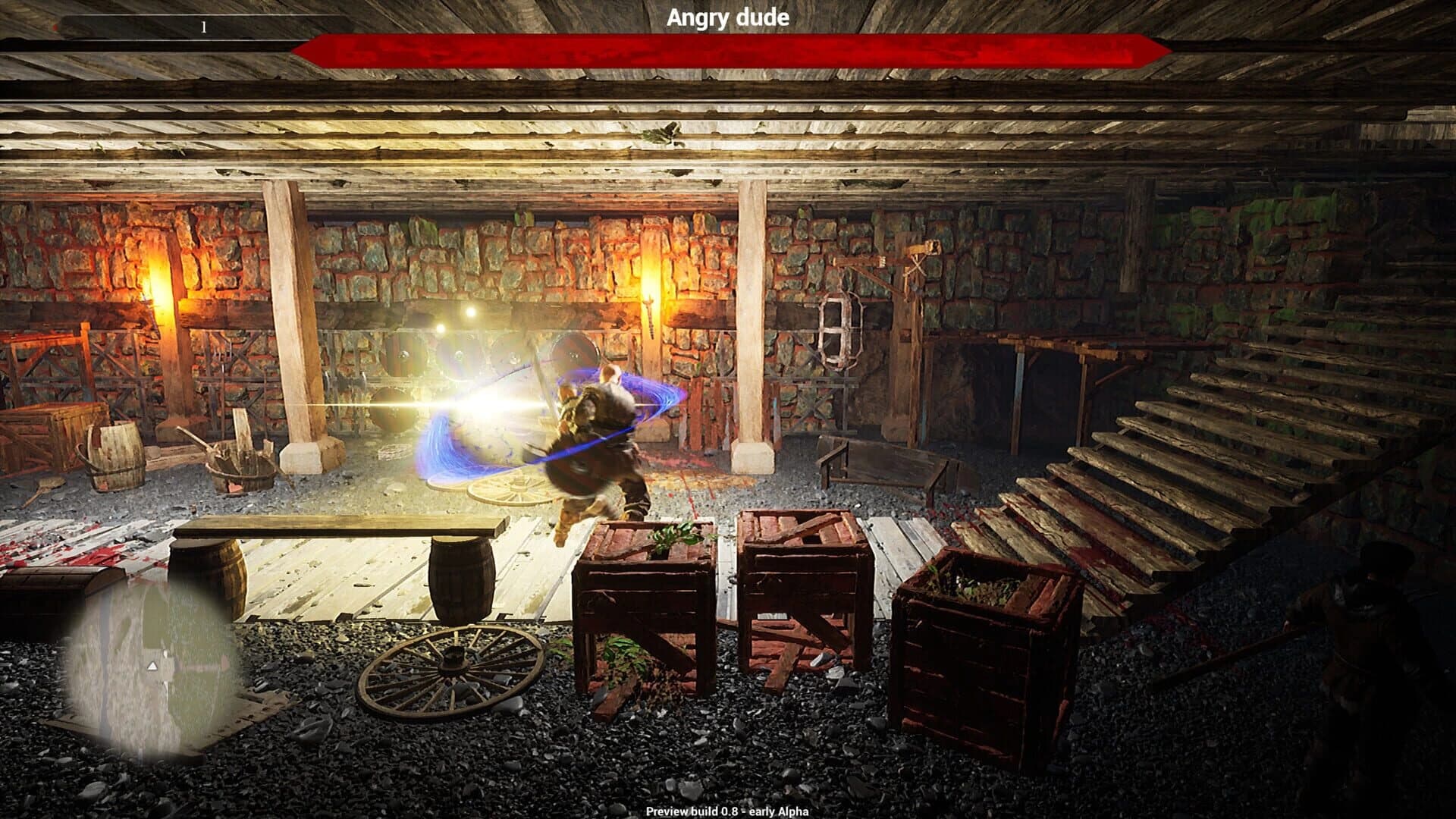
Task: Click the level 1 indicator bar
Action: point(202,27)
